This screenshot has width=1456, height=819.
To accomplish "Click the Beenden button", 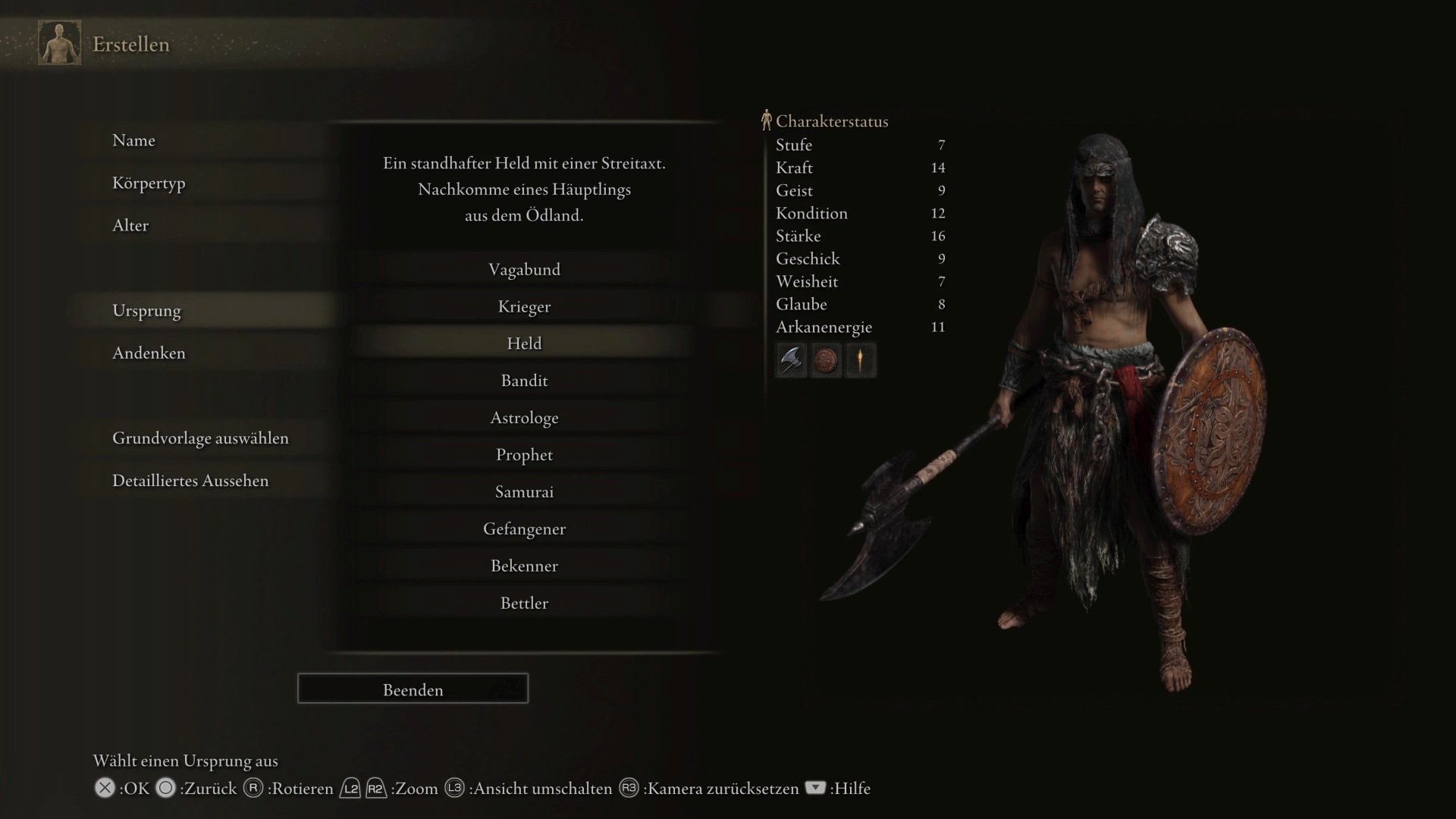I will pos(413,689).
